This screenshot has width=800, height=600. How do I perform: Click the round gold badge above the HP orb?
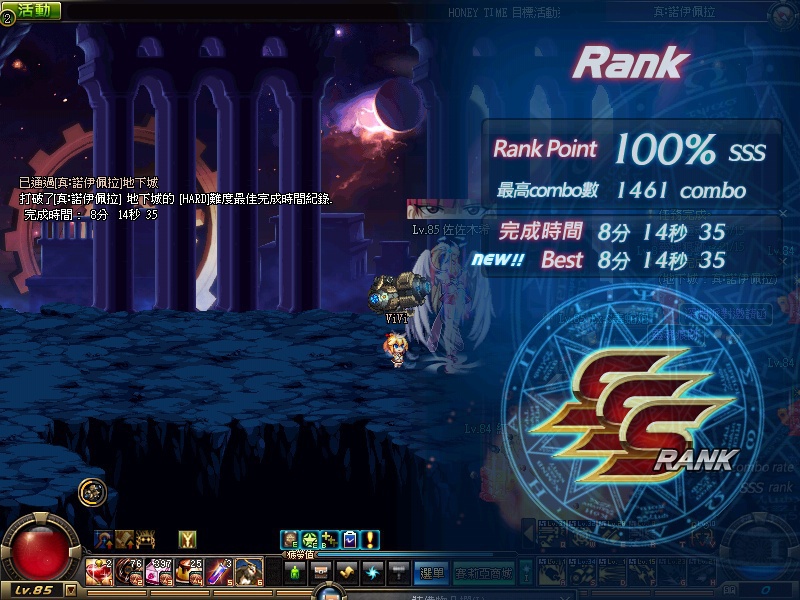click(x=93, y=491)
